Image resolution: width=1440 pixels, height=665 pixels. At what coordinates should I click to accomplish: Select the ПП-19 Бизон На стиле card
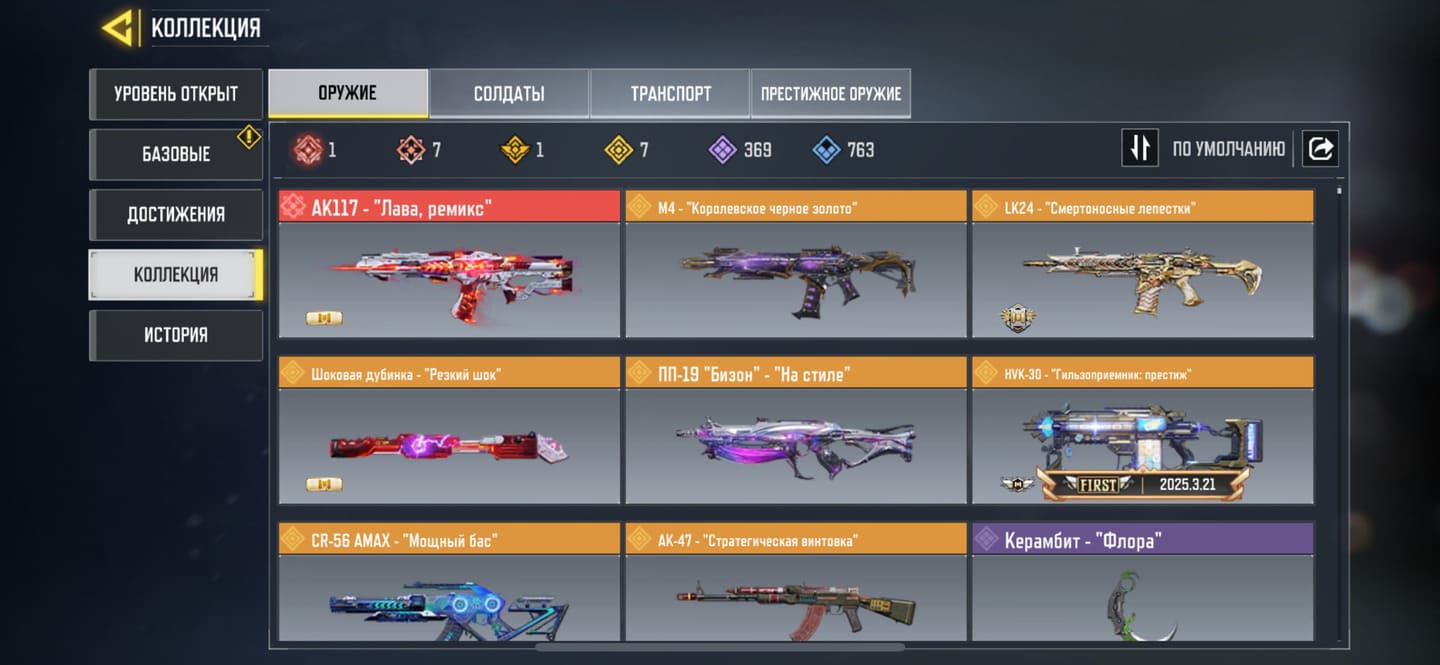(x=796, y=431)
